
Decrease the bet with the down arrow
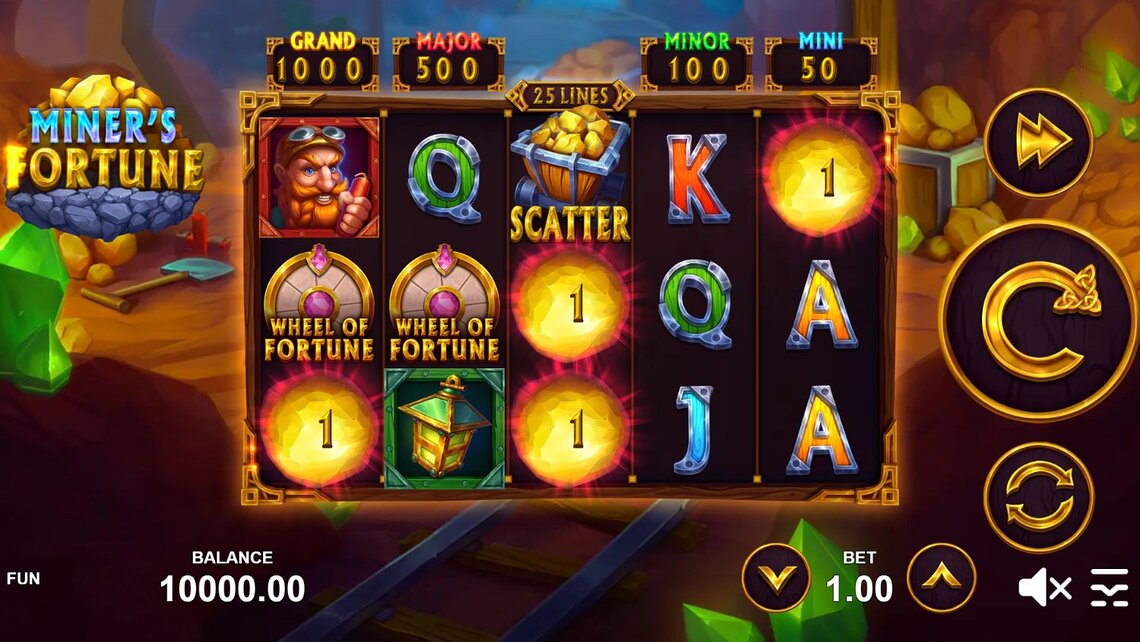(776, 577)
